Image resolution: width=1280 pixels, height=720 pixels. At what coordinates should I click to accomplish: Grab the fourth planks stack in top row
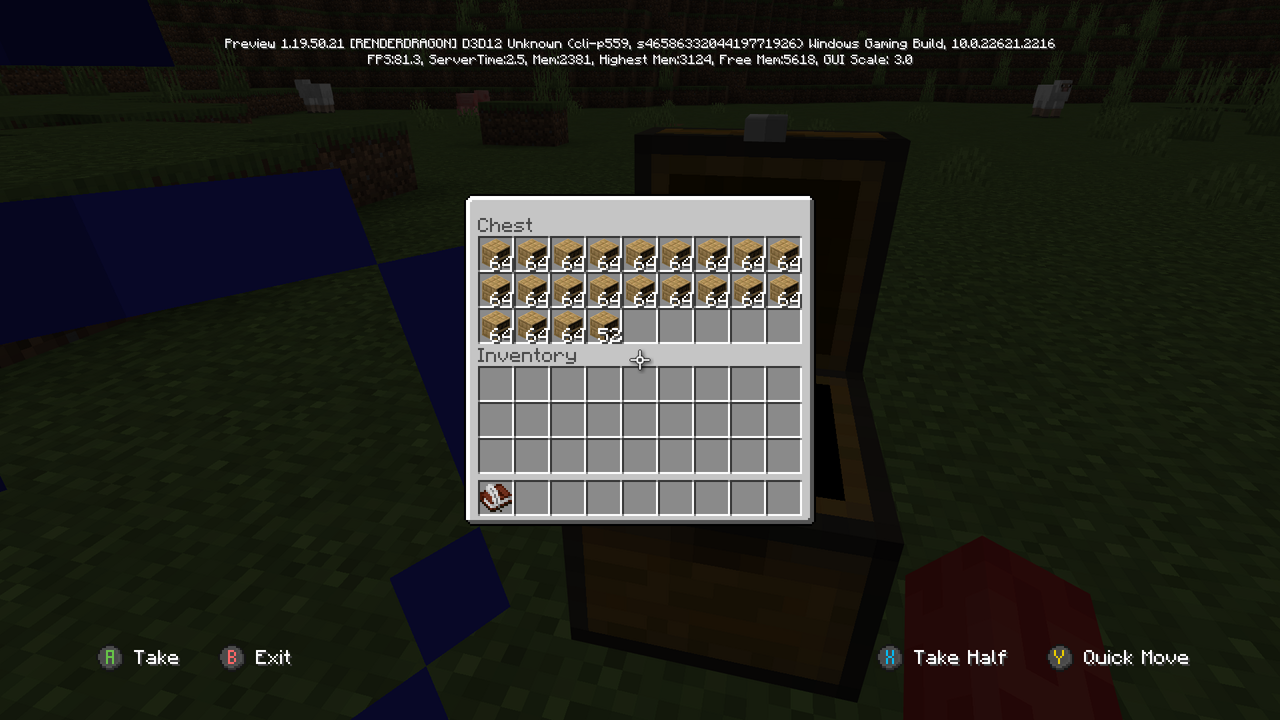(x=603, y=255)
